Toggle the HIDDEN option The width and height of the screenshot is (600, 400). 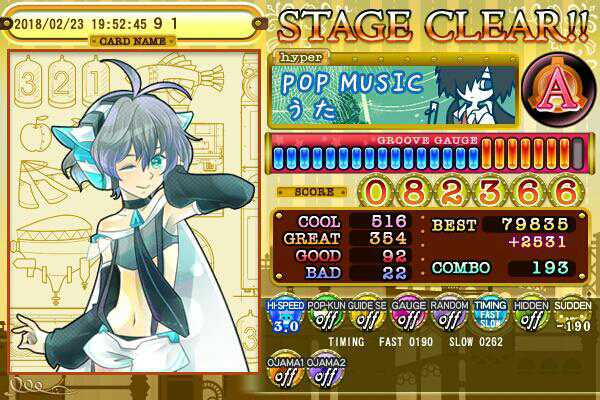[x=528, y=318]
